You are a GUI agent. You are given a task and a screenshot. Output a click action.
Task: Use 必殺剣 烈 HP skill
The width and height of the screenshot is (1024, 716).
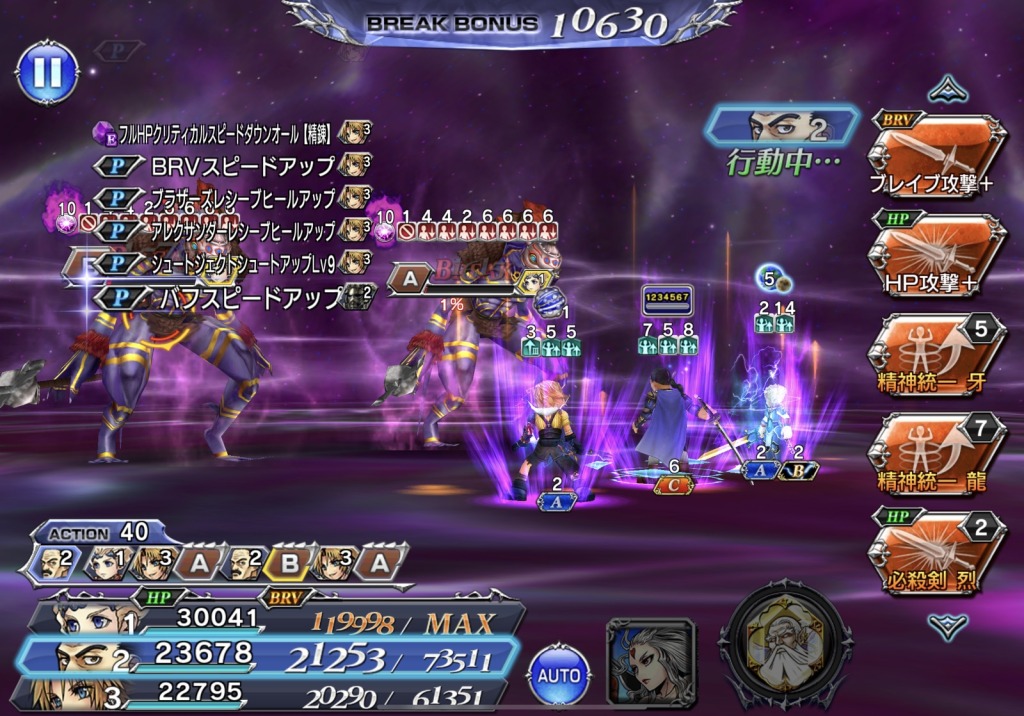point(936,551)
